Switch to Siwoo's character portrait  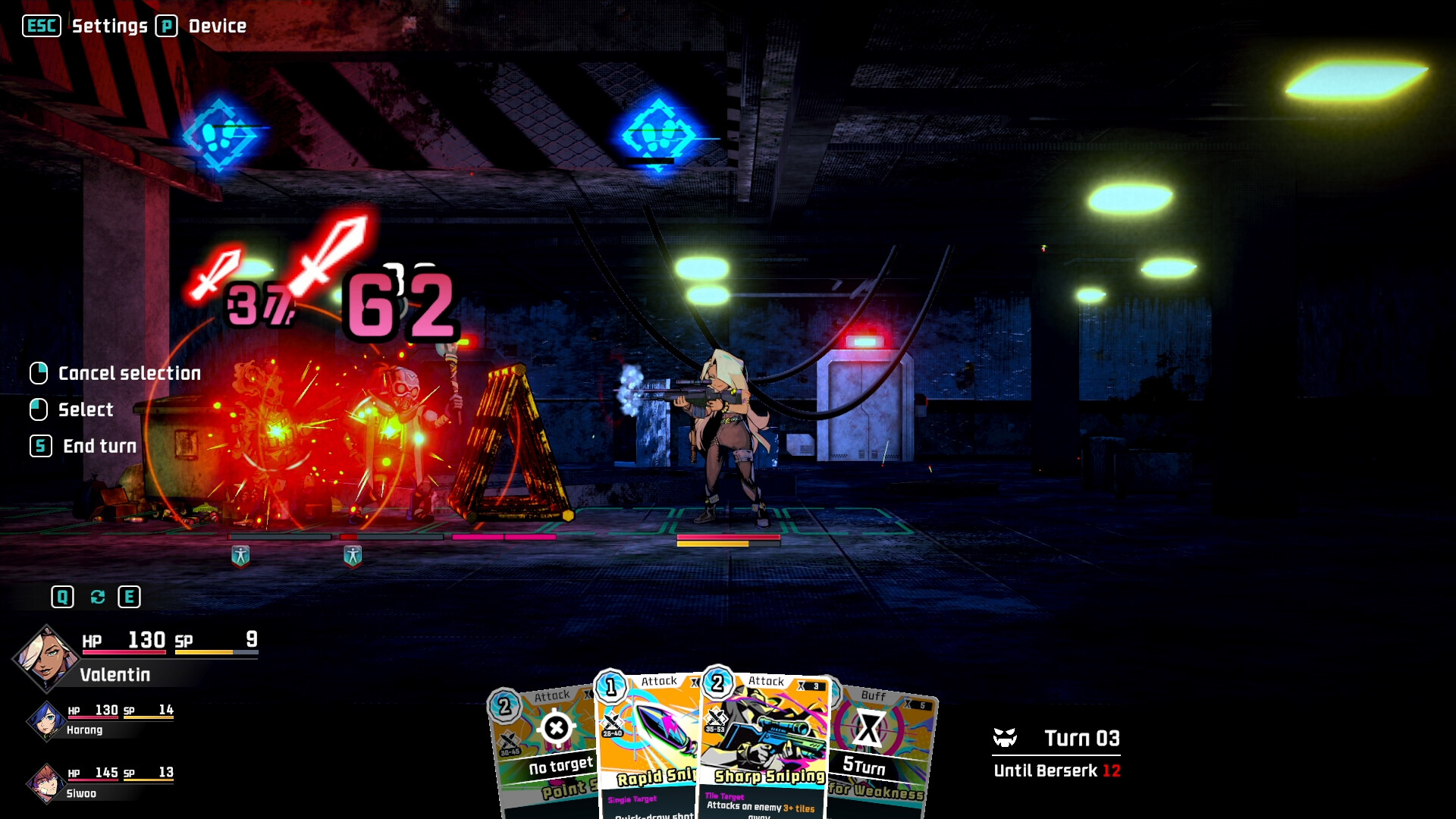pos(45,783)
